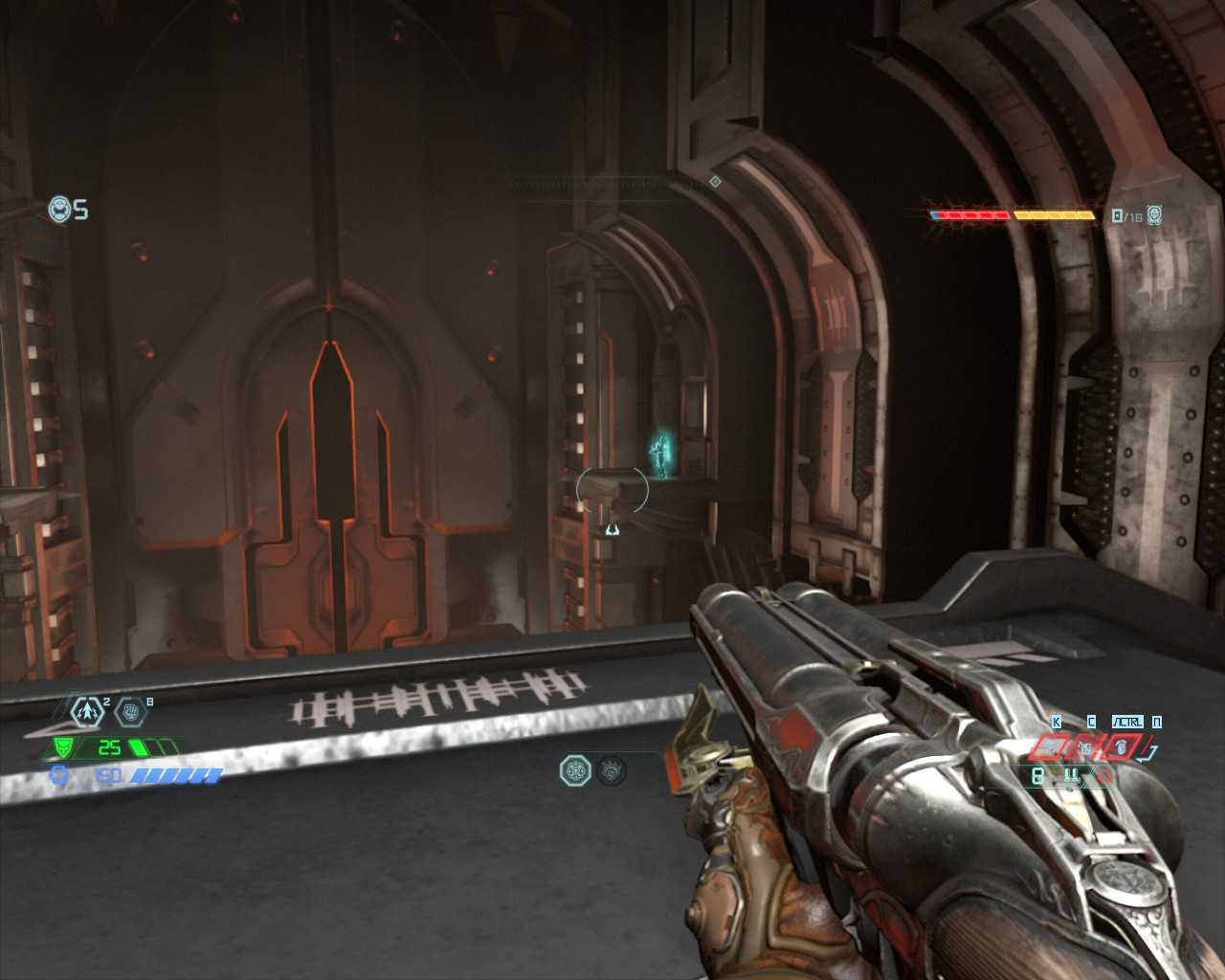Click the blue health icon
The width and height of the screenshot is (1225, 980).
(x=61, y=776)
